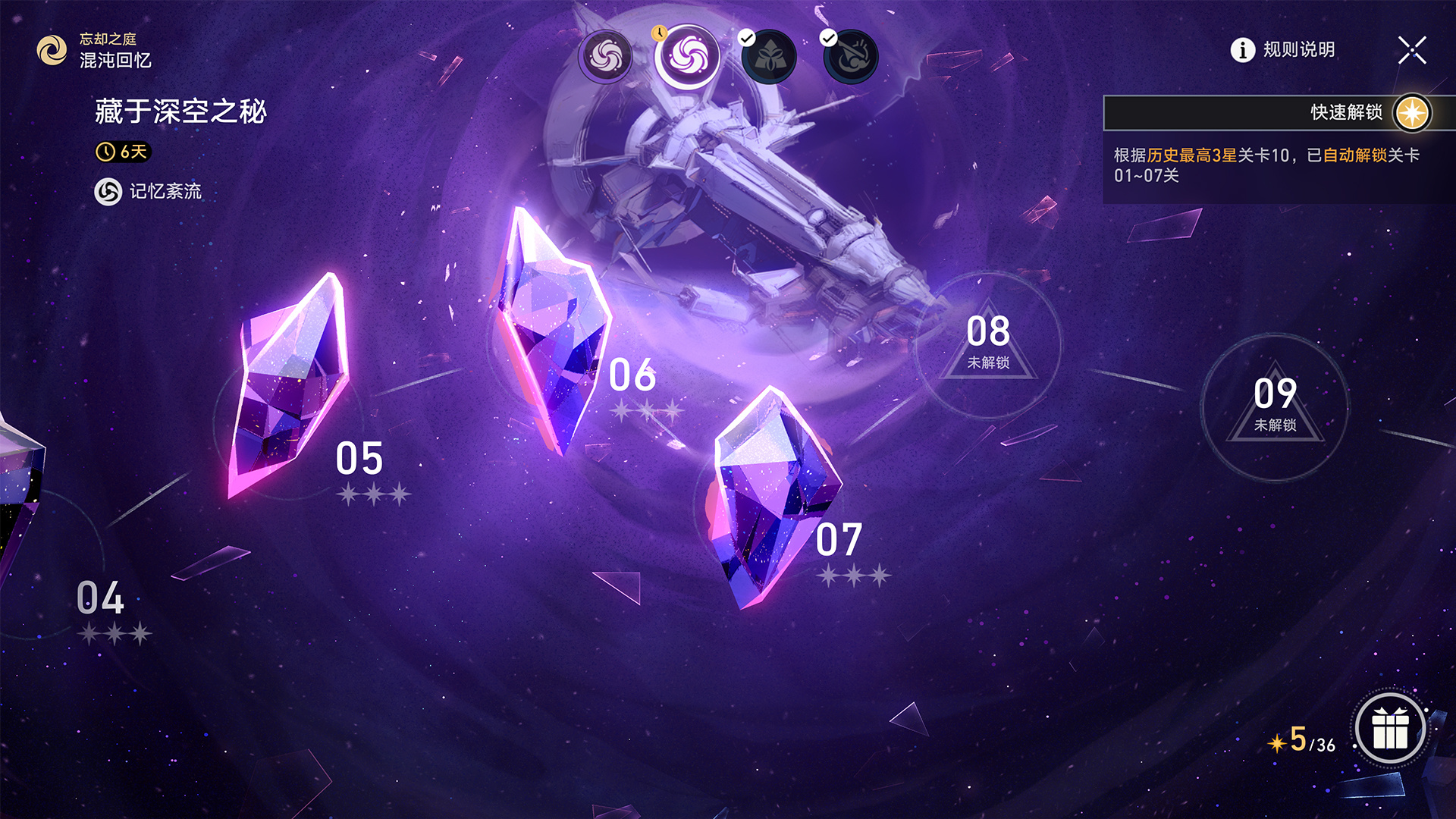Select the highlighted swirl tab with clock badge
The image size is (1456, 819).
pos(688,55)
